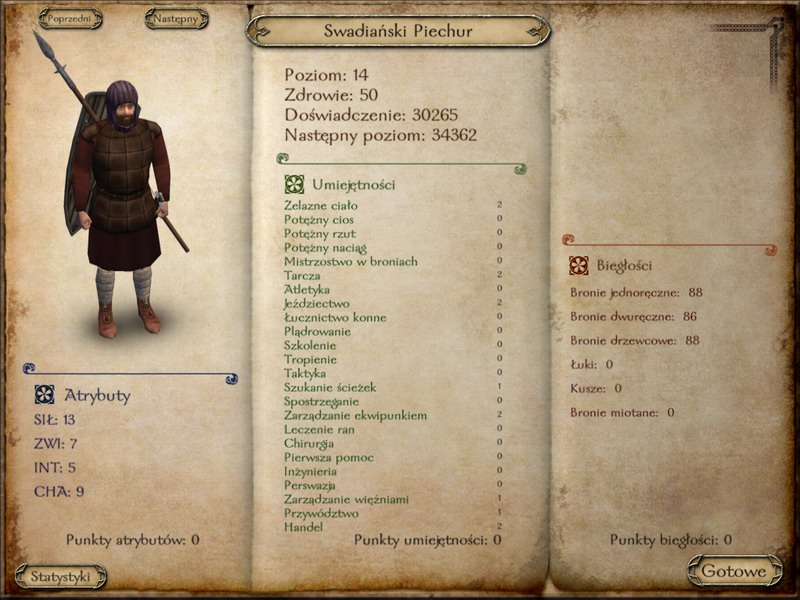Image resolution: width=800 pixels, height=600 pixels.
Task: Confirm and exit with Gotowe
Action: pos(734,572)
